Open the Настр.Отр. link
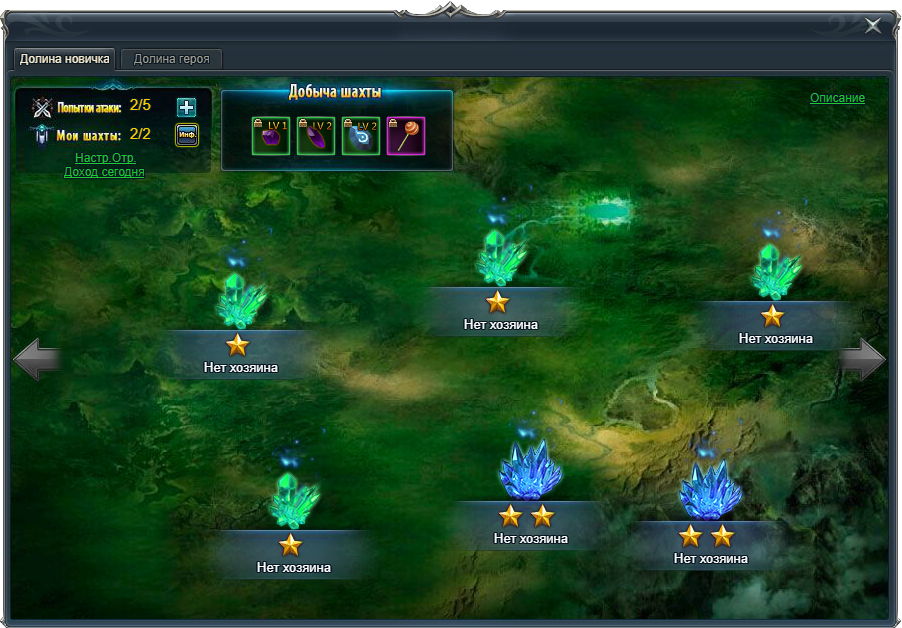 (x=105, y=158)
